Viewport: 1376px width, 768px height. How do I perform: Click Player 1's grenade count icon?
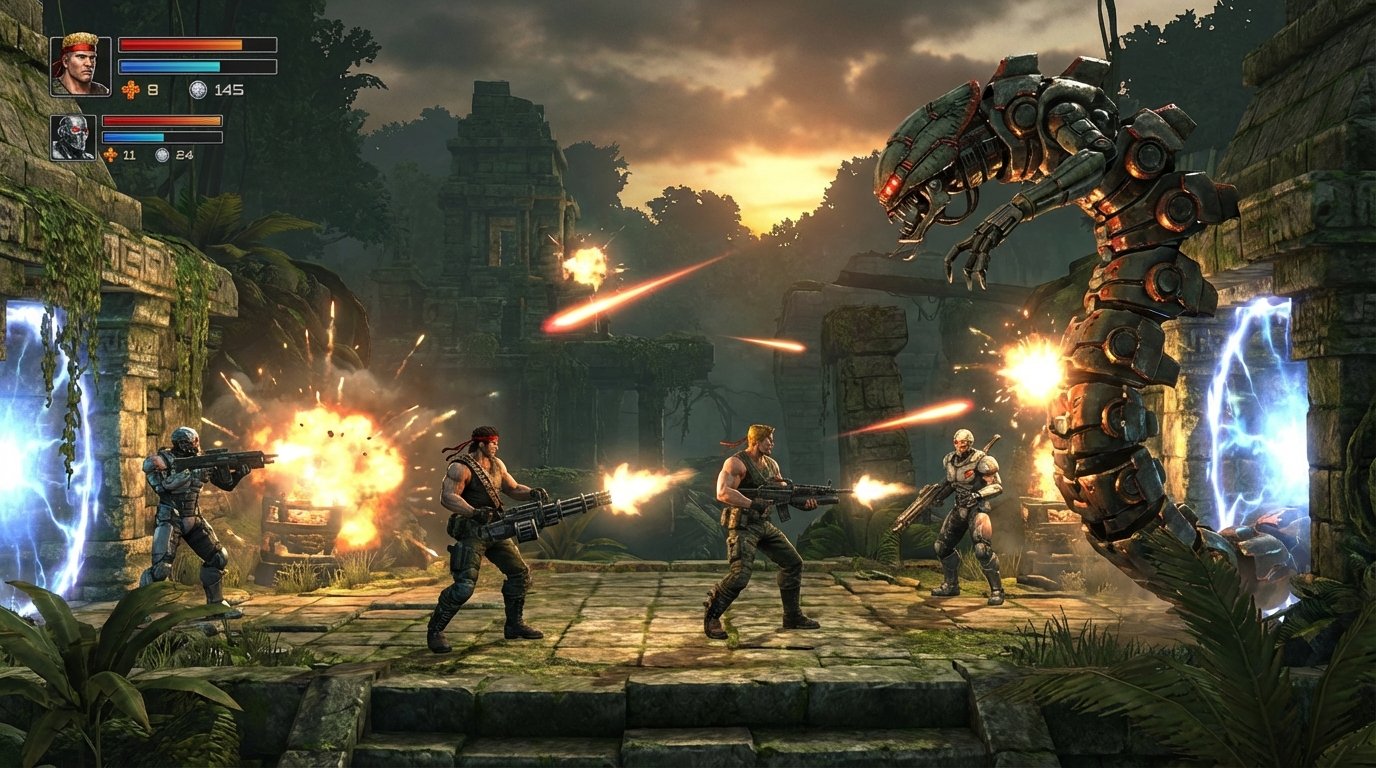(x=130, y=90)
